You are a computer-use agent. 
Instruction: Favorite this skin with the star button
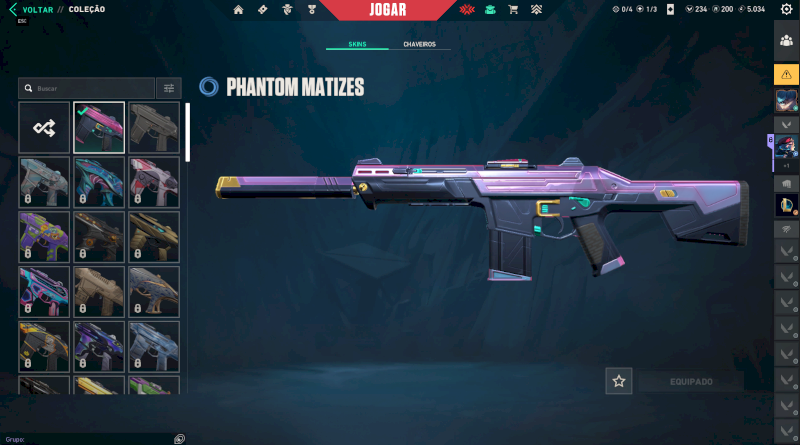pyautogui.click(x=619, y=381)
